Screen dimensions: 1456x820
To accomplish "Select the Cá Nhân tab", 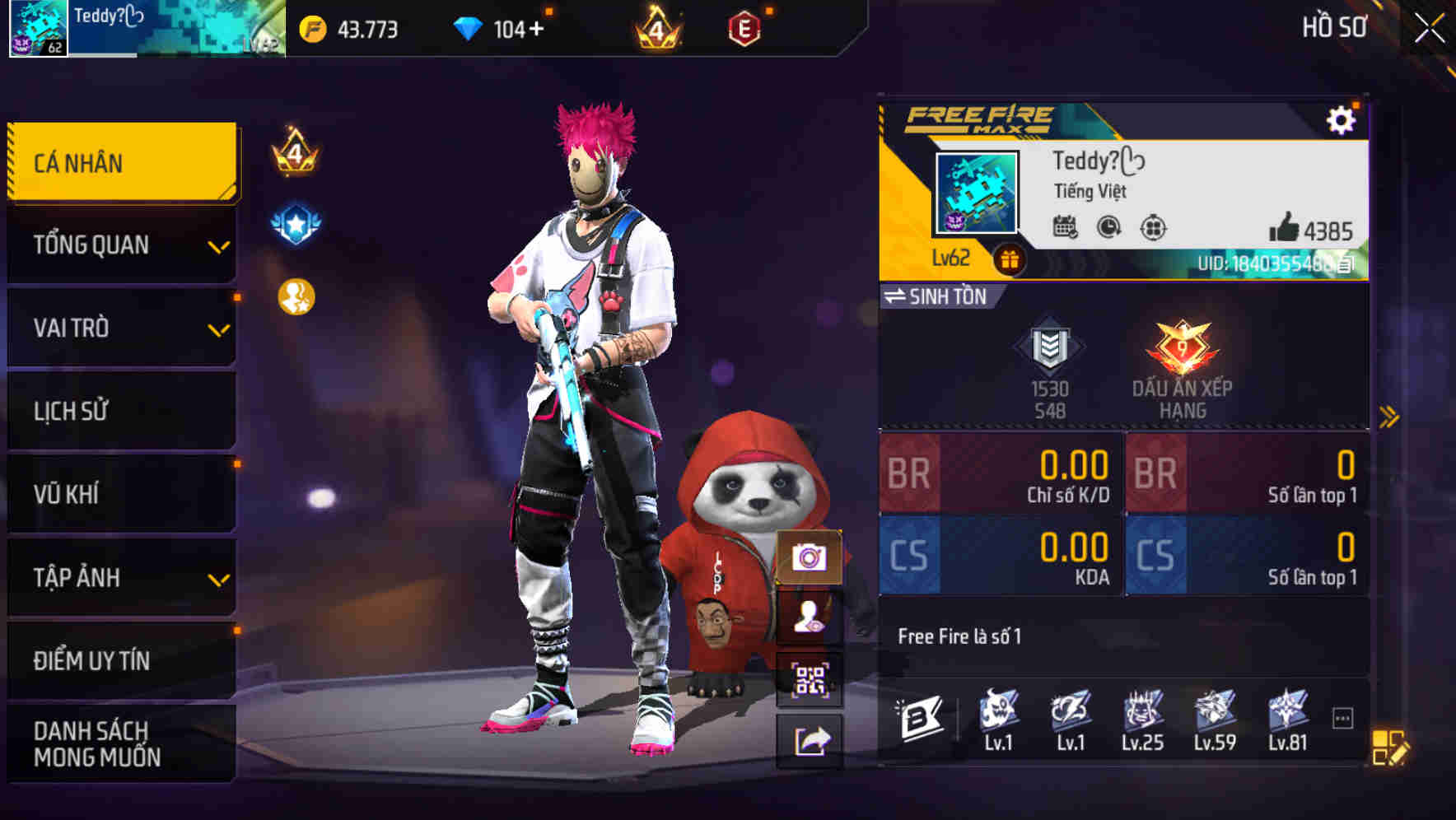I will pyautogui.click(x=119, y=162).
